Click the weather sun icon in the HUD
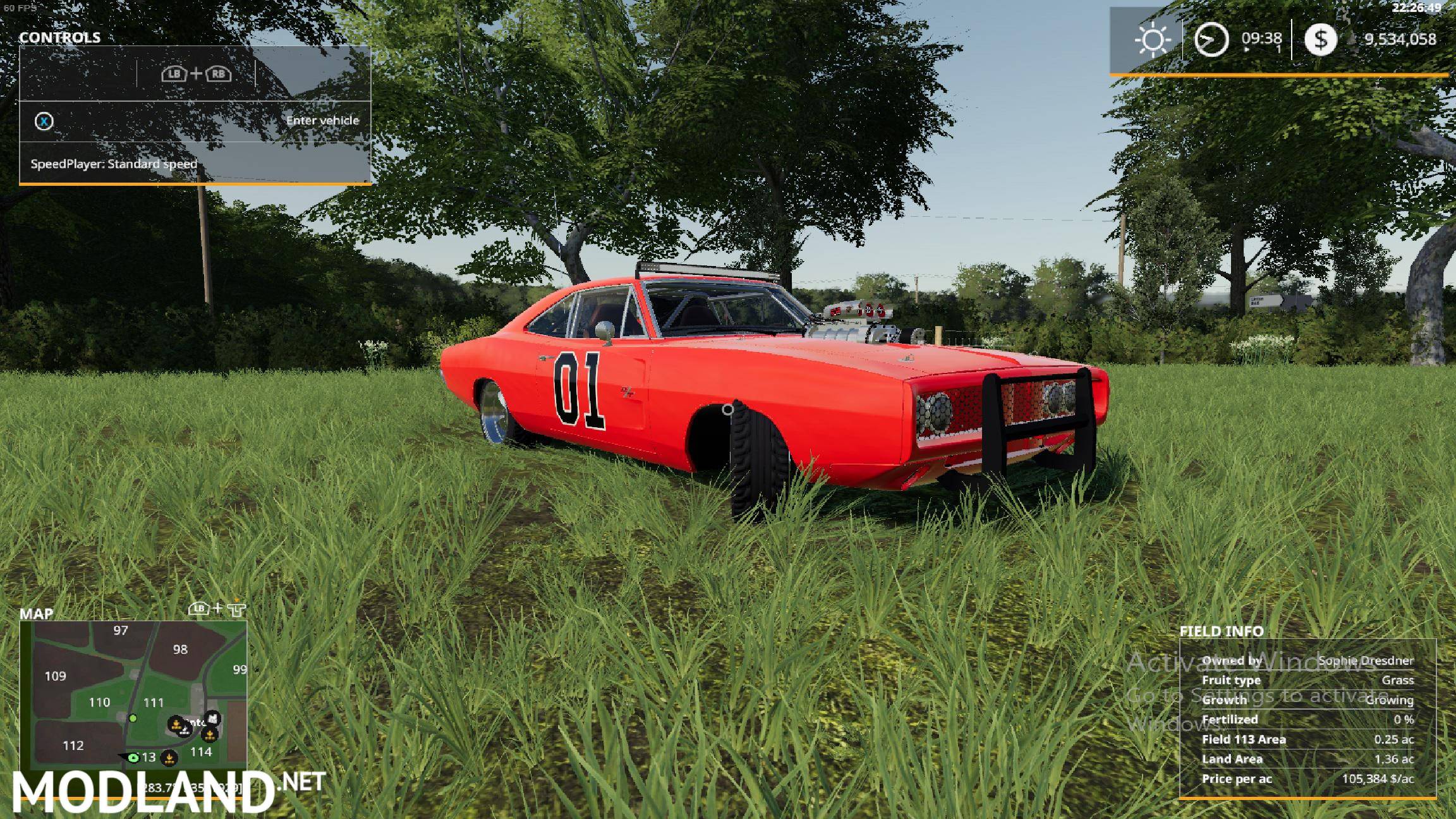 click(x=1151, y=40)
